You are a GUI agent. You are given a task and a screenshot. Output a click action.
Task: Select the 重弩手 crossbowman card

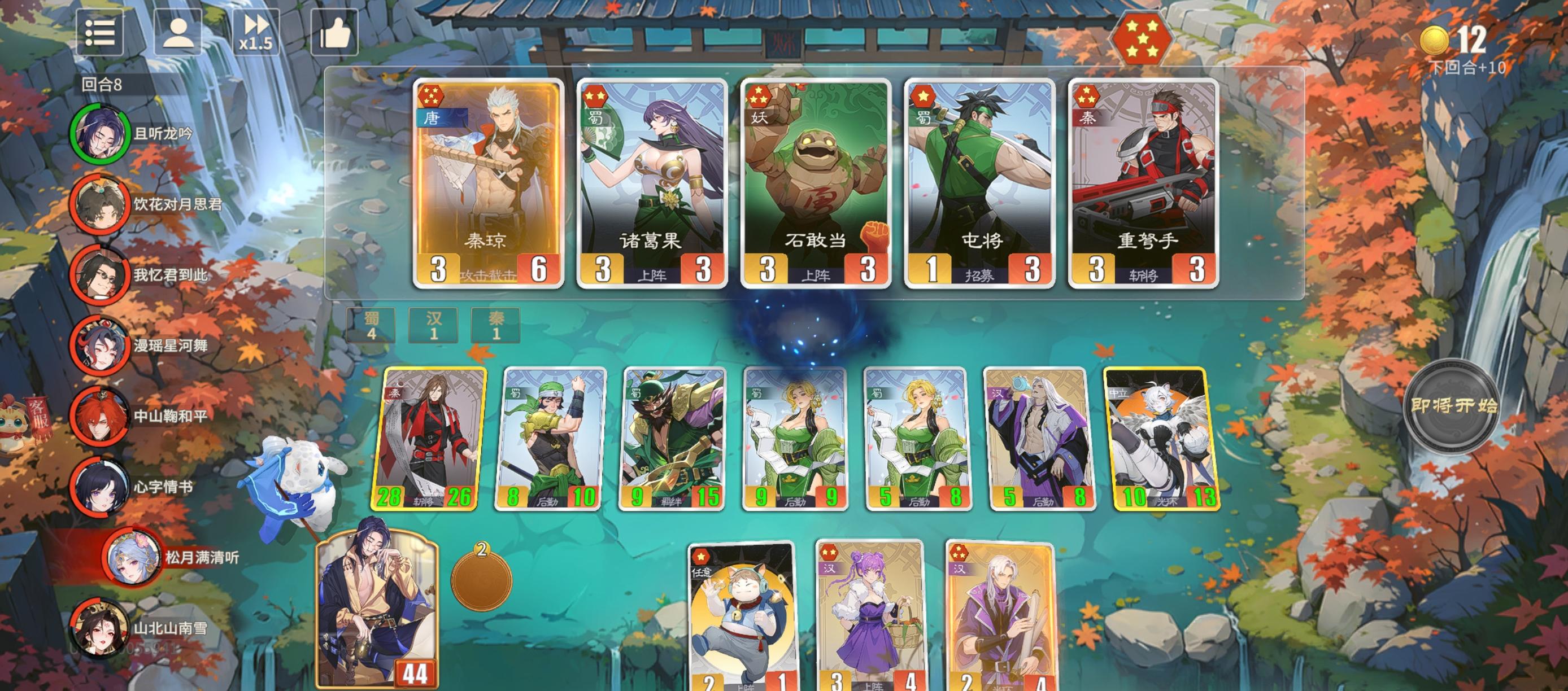pyautogui.click(x=1143, y=182)
